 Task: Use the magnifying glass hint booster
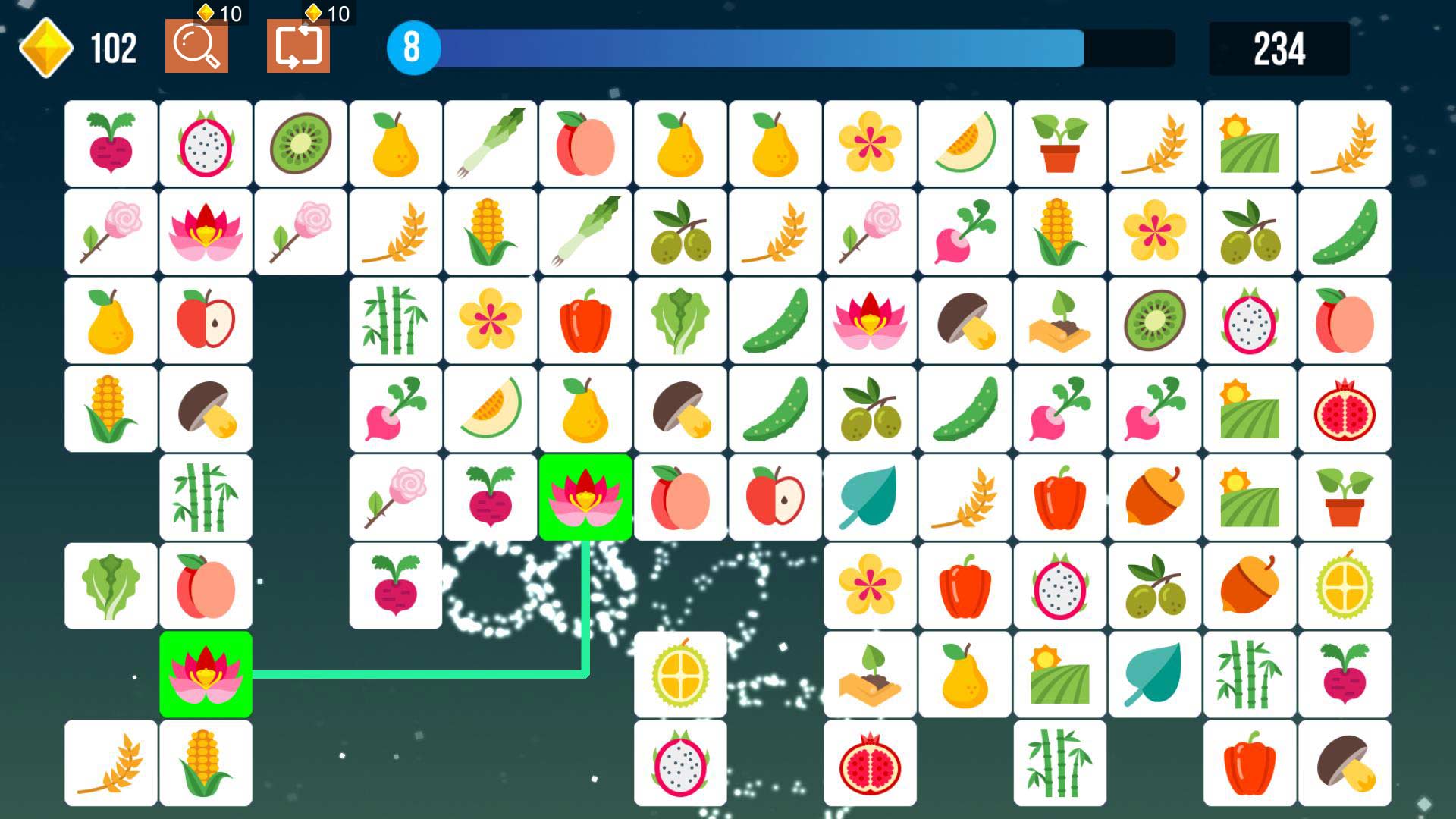pos(197,47)
